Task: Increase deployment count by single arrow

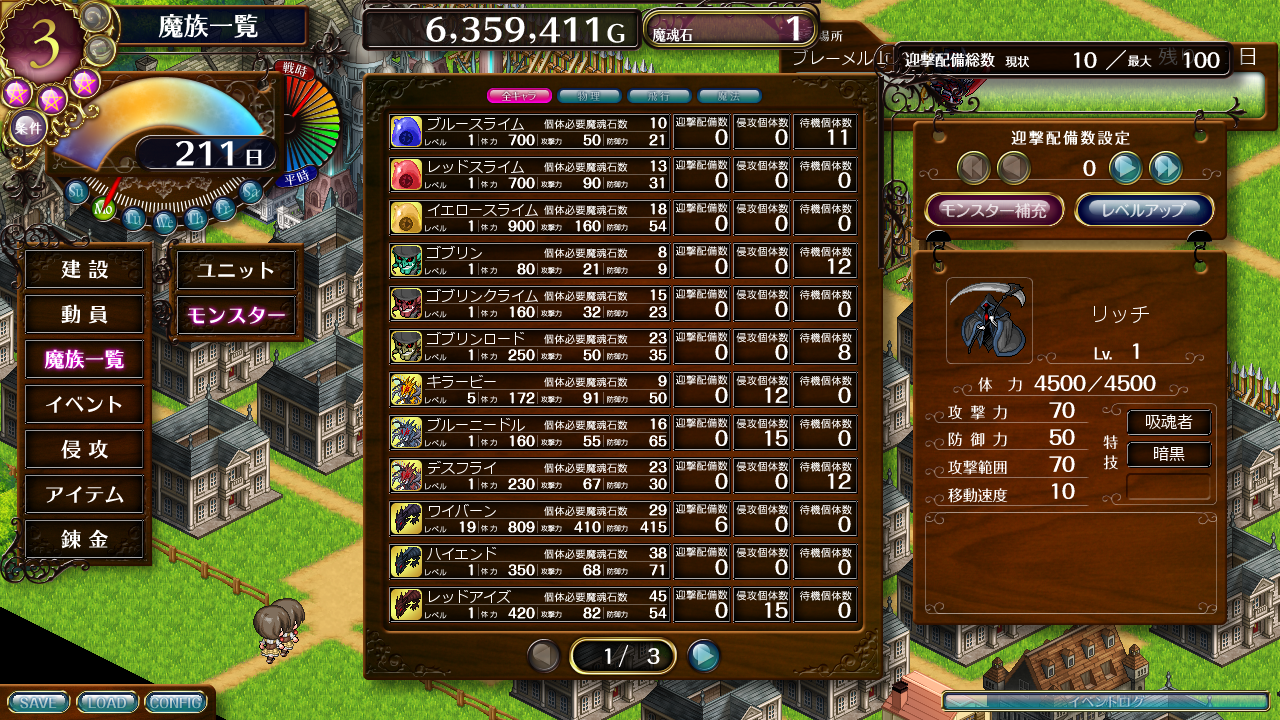Action: [x=1126, y=168]
